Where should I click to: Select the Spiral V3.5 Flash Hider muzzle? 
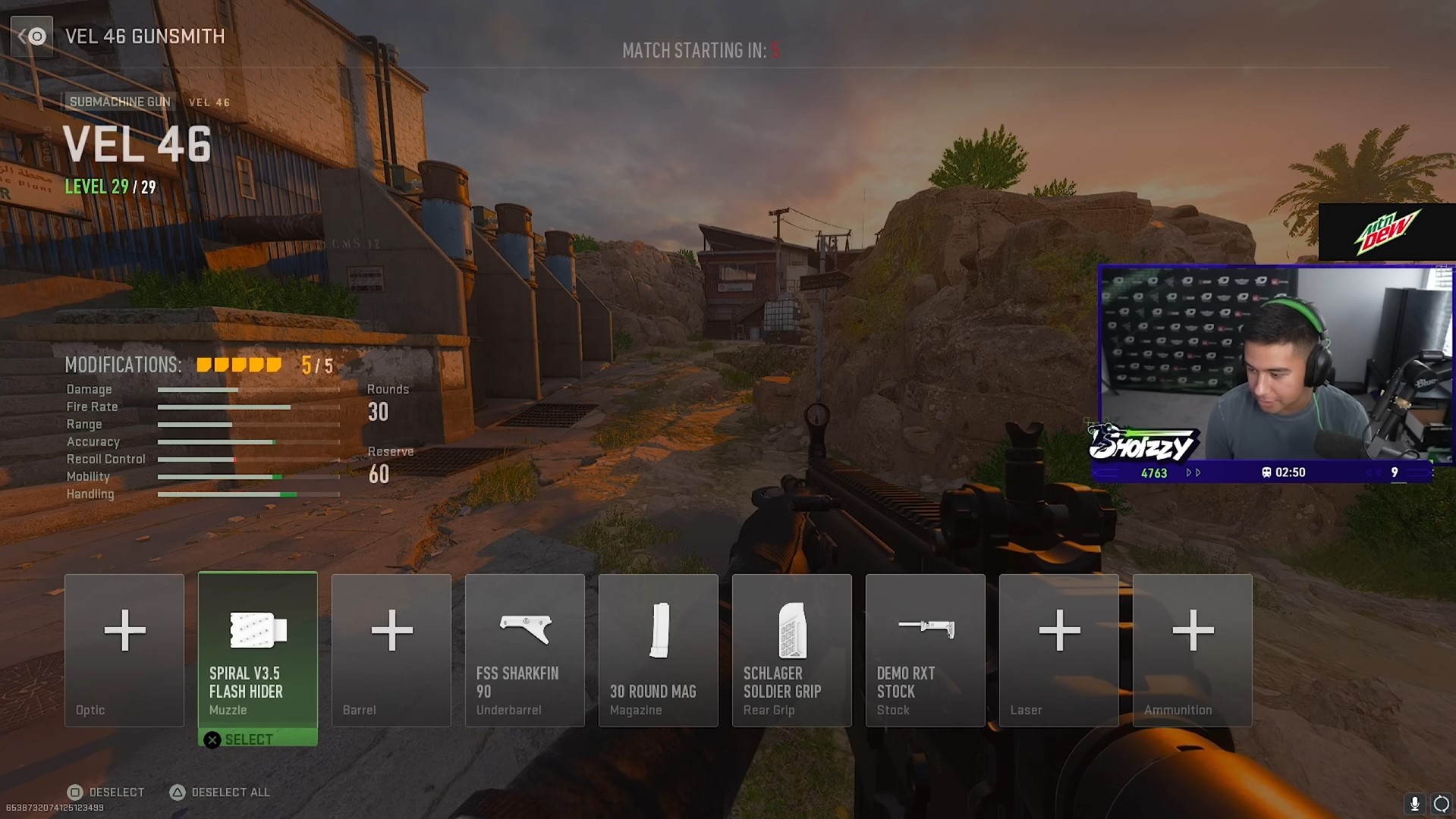257,648
